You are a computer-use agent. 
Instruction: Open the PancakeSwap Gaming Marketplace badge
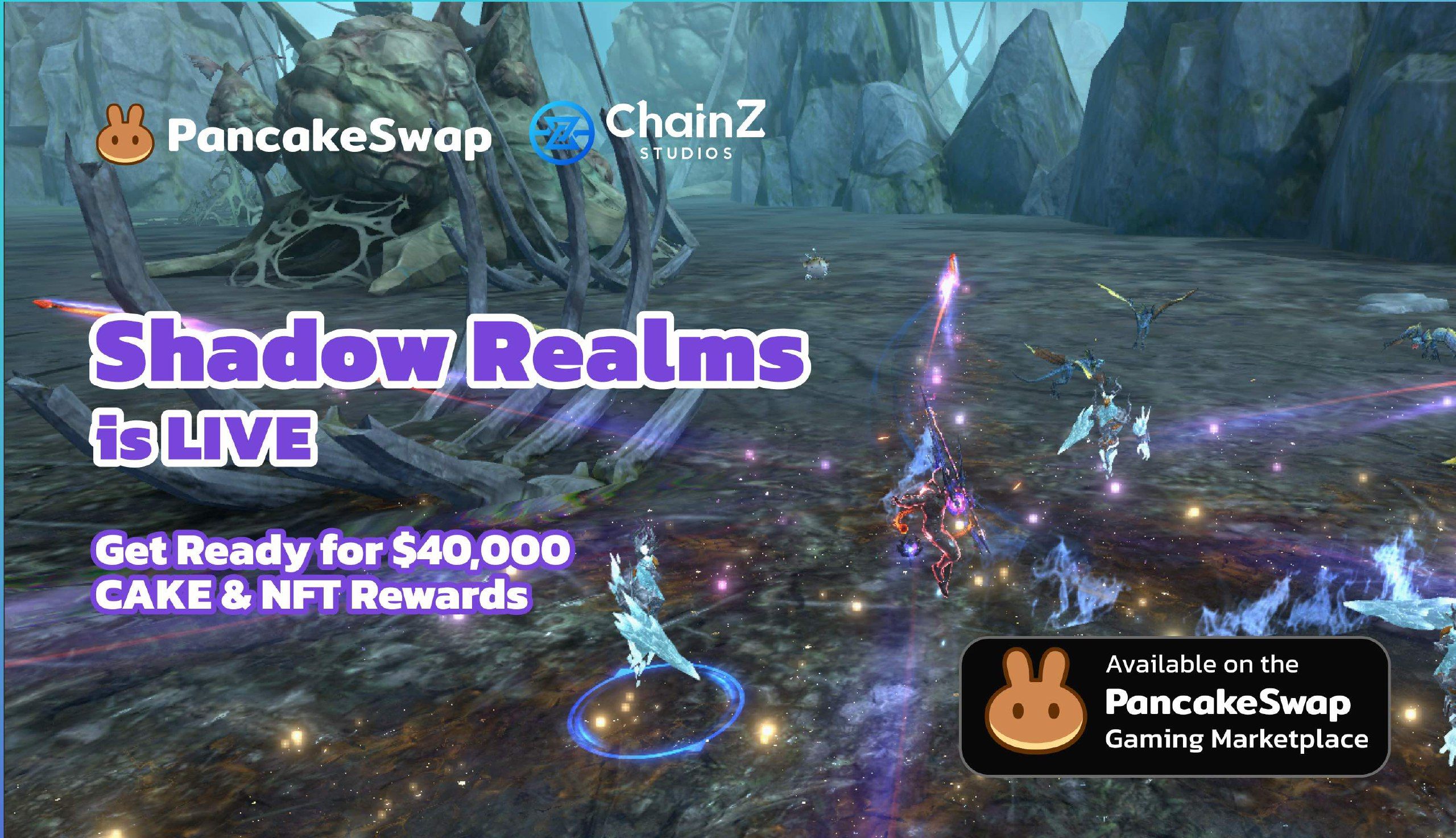pyautogui.click(x=1174, y=707)
